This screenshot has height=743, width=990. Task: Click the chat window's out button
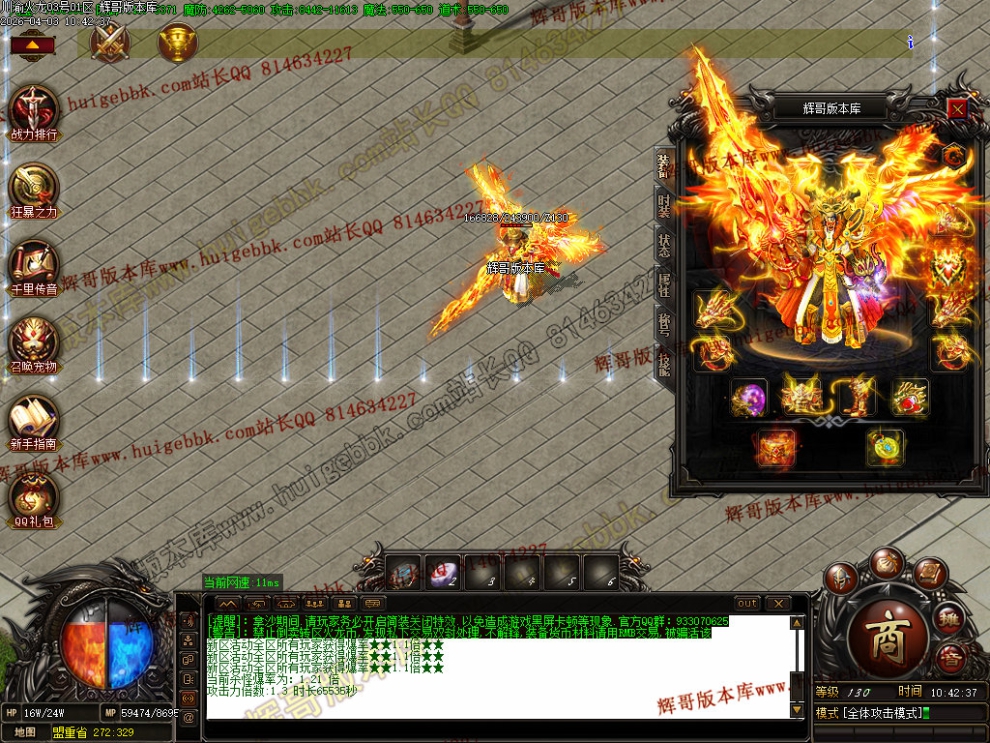tap(747, 604)
